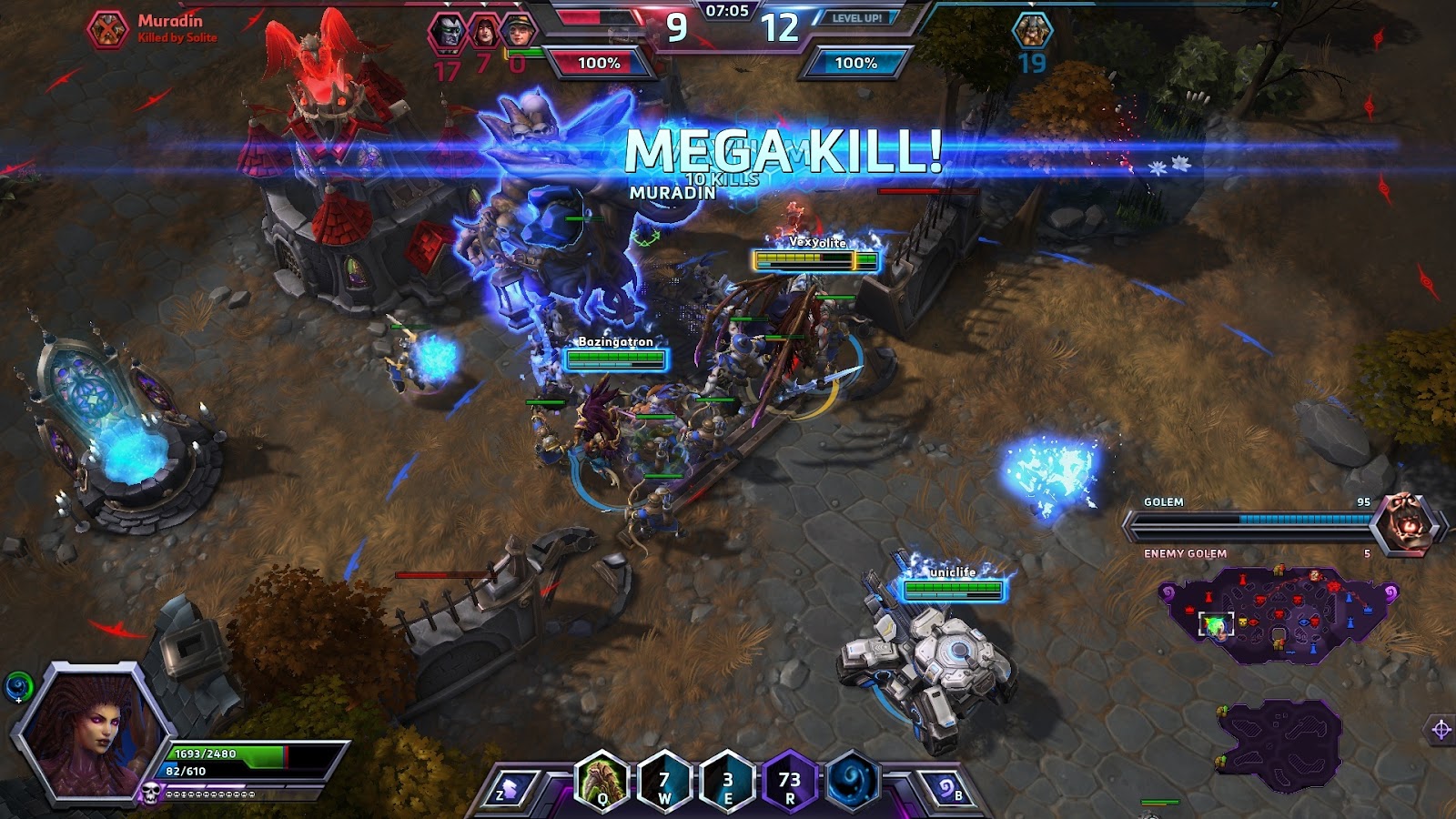Click Kerrigan's hero portrait
Screen dimensions: 1456x819
tap(94, 731)
